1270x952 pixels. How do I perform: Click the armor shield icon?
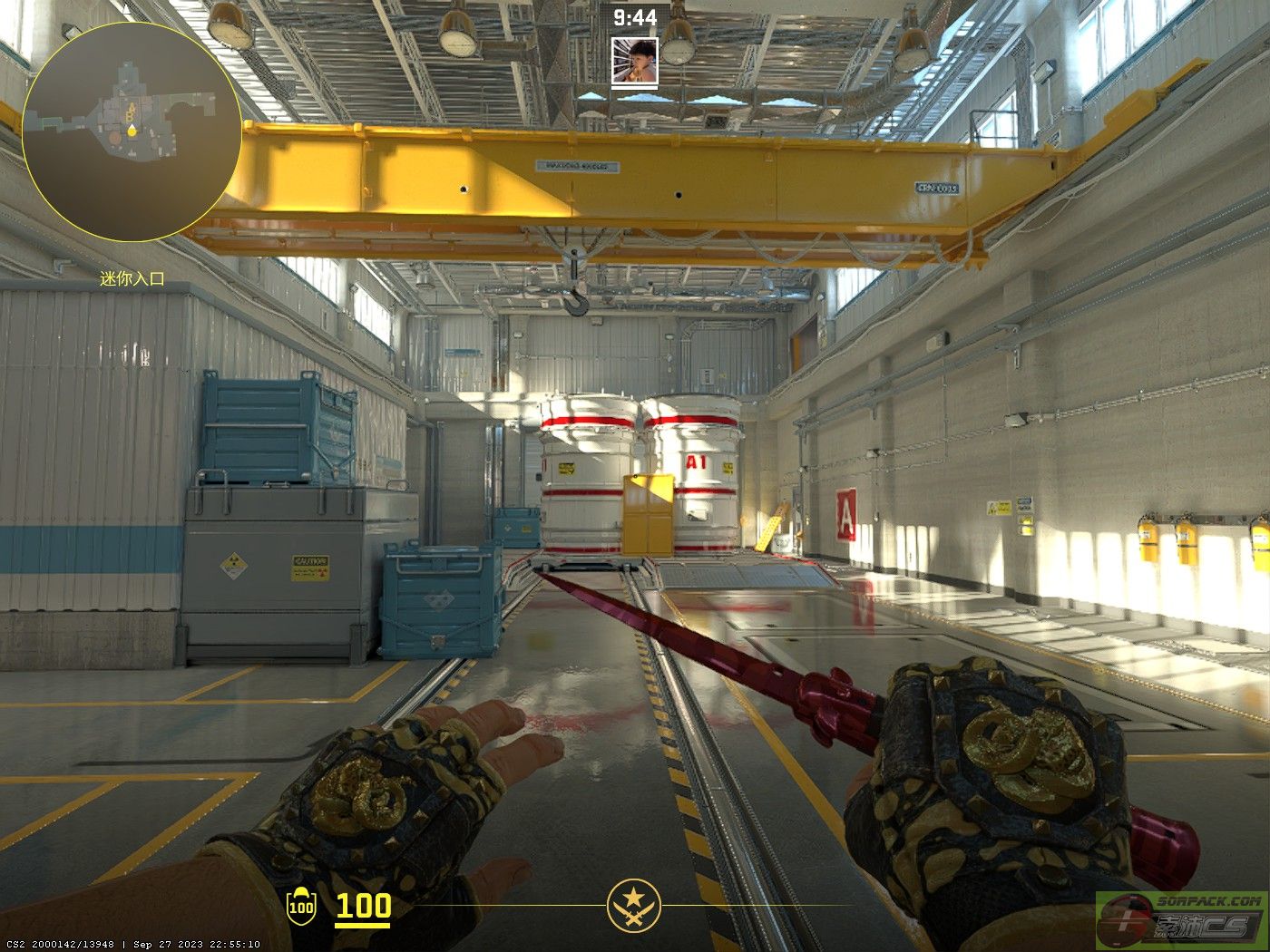[301, 906]
